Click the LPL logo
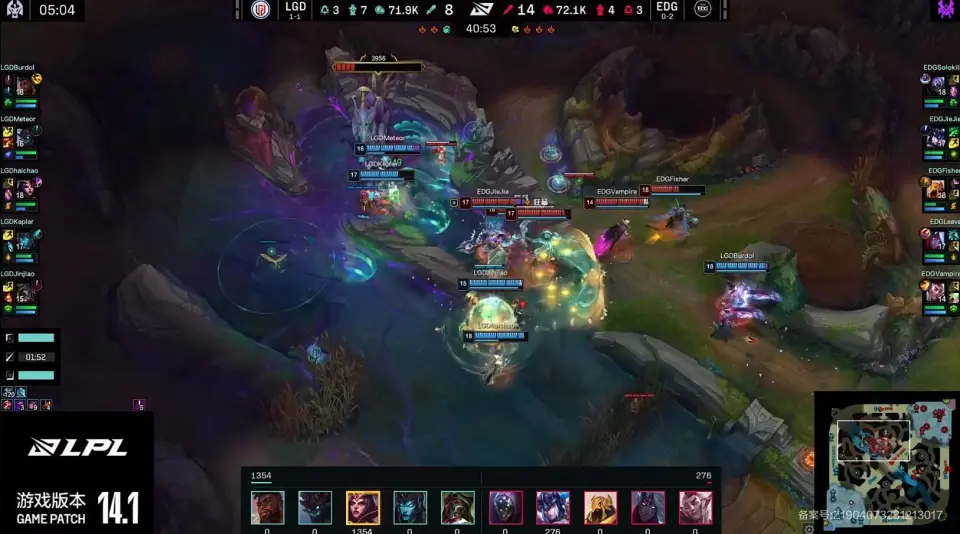 75,449
